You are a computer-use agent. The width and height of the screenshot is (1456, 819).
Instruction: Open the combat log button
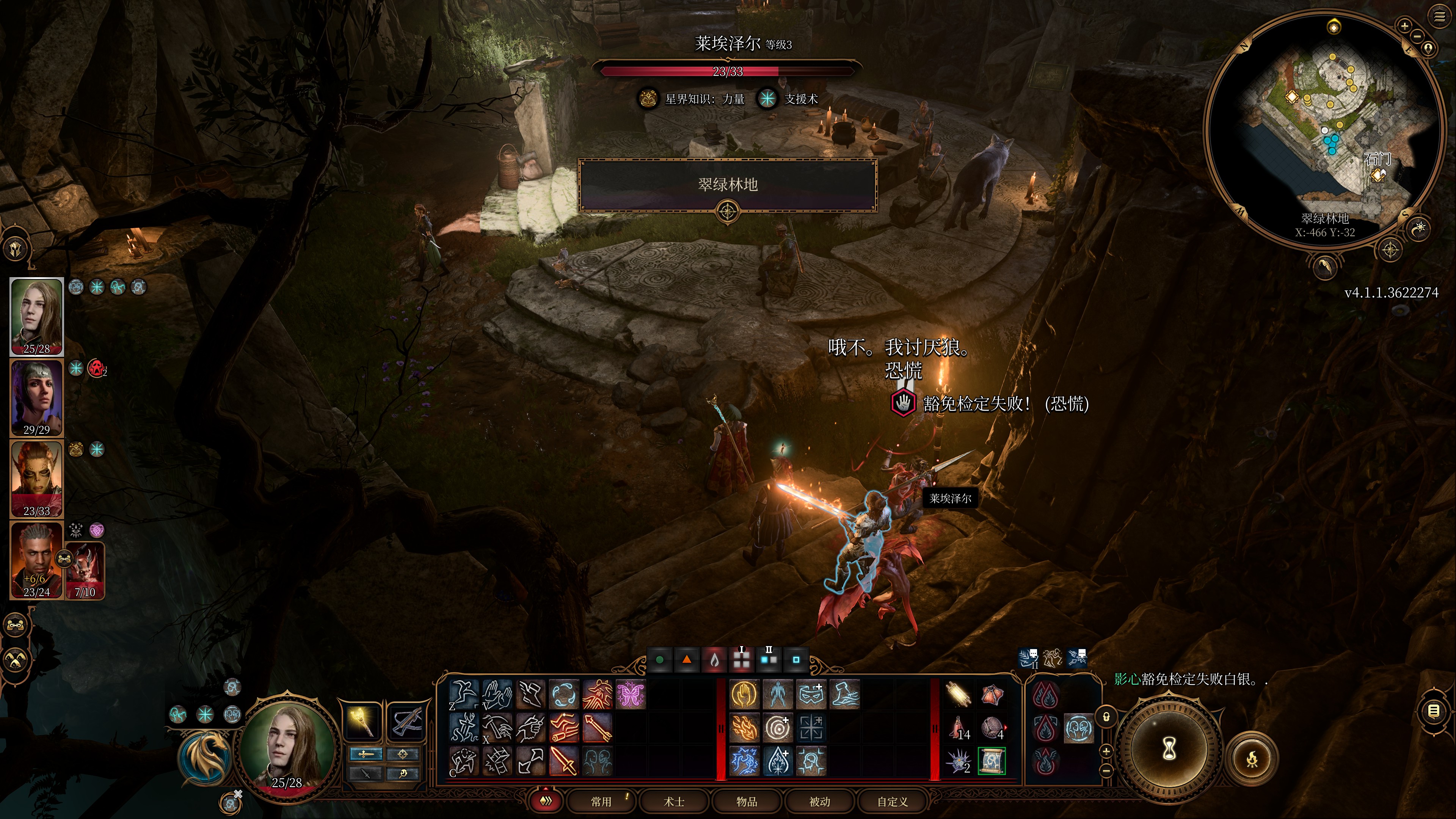[1434, 711]
